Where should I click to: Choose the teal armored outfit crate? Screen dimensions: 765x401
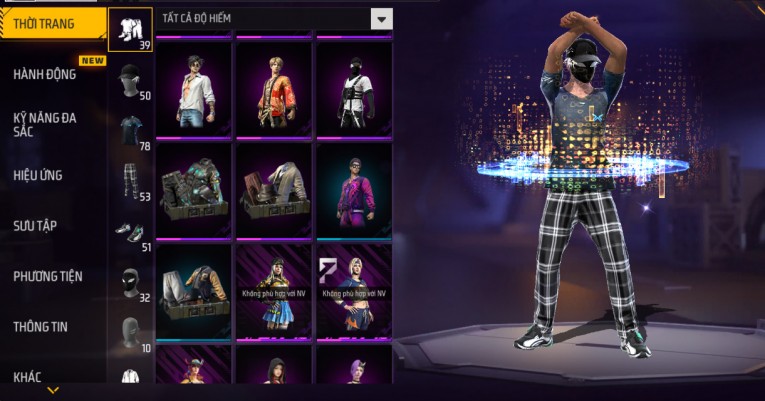(194, 190)
